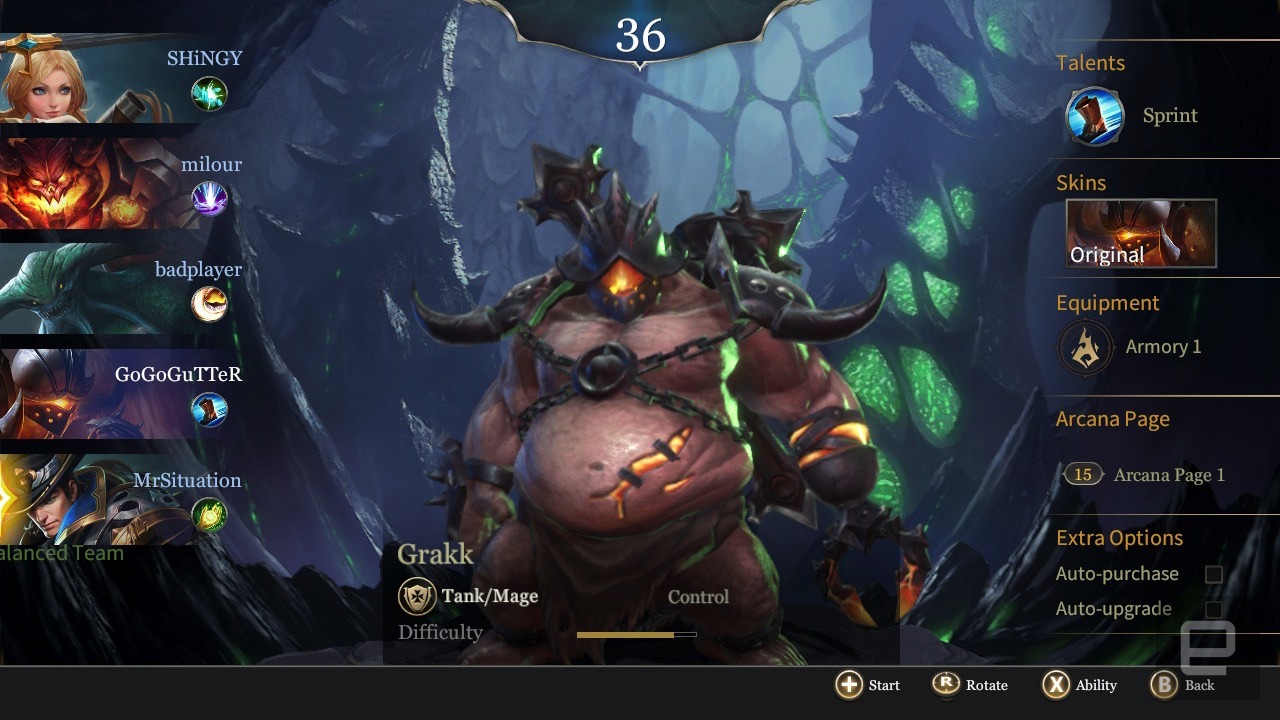Open the Armory 1 equipment set
The image size is (1280, 720).
[x=1085, y=347]
